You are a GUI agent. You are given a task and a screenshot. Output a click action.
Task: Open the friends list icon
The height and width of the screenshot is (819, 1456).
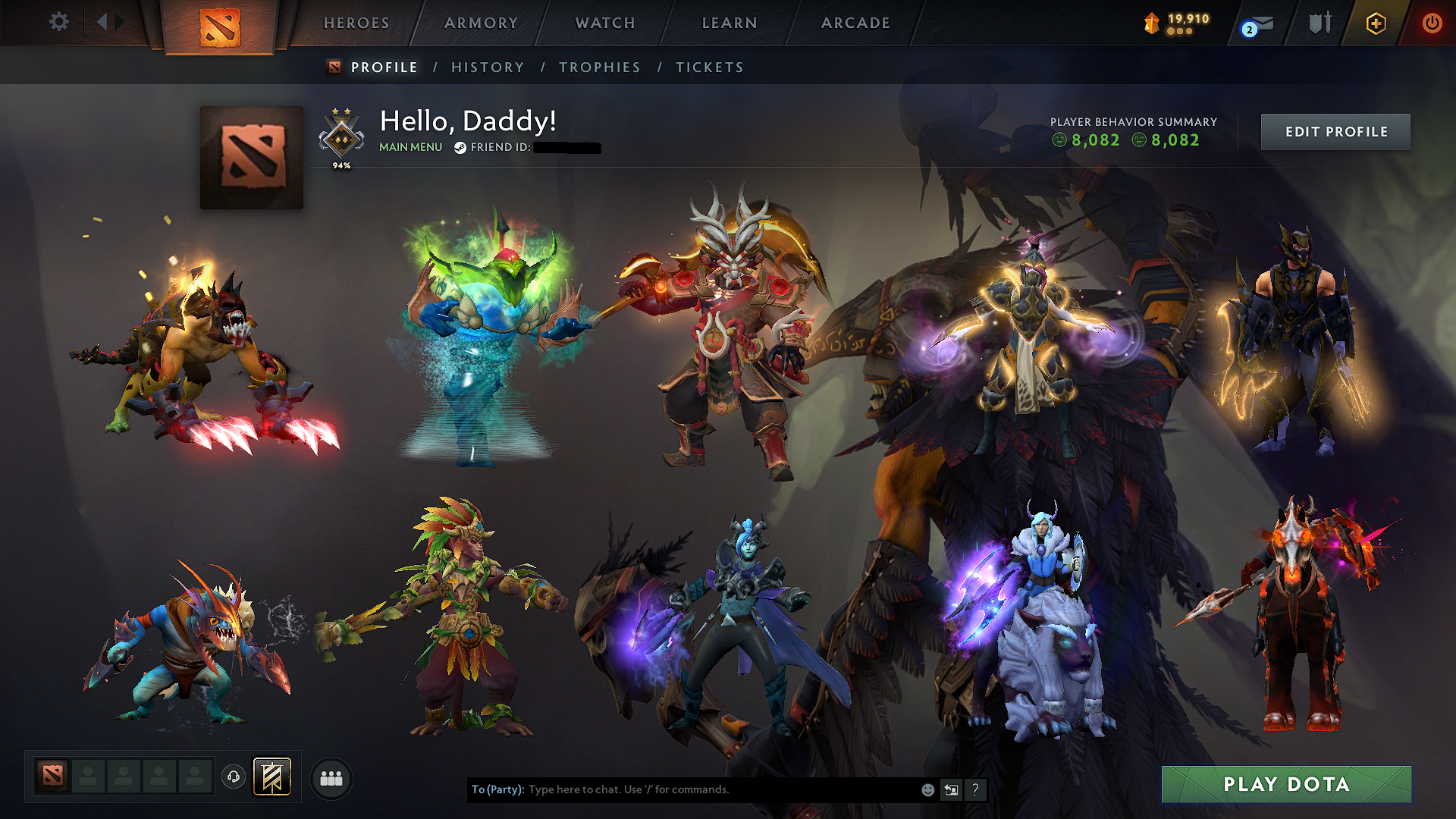(x=331, y=777)
